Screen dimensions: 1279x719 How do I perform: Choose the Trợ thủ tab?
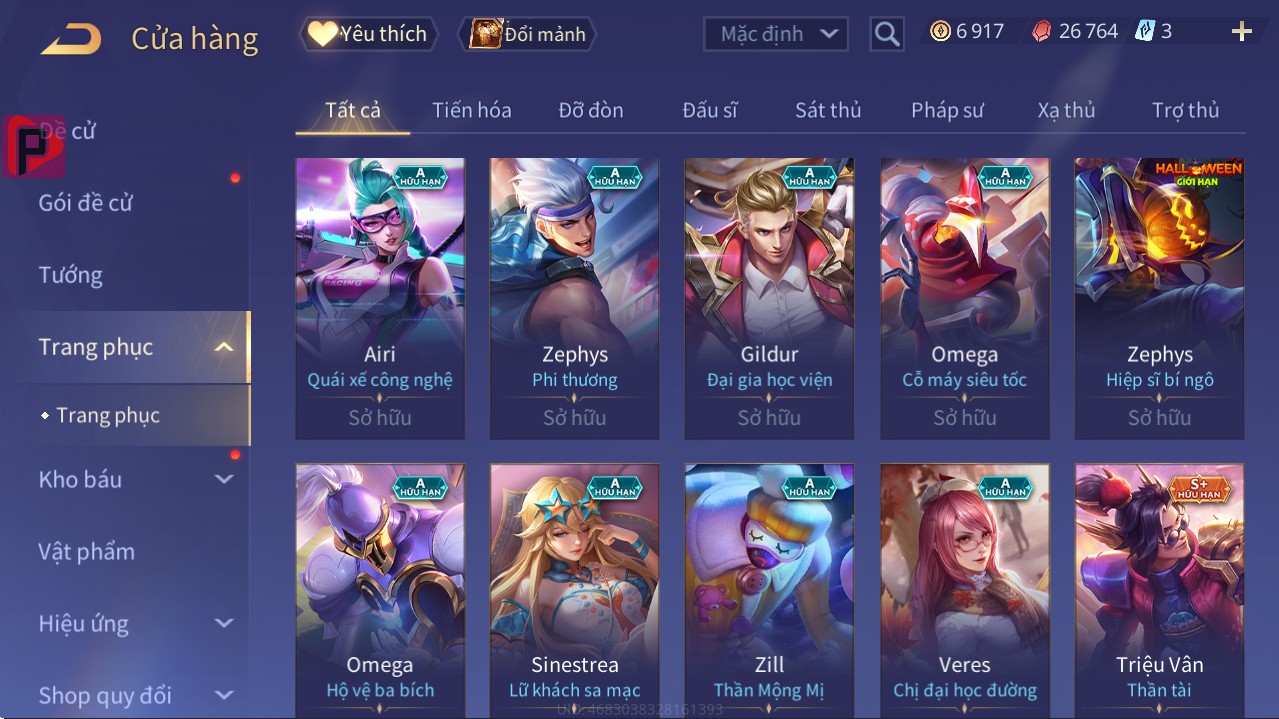[x=1185, y=110]
